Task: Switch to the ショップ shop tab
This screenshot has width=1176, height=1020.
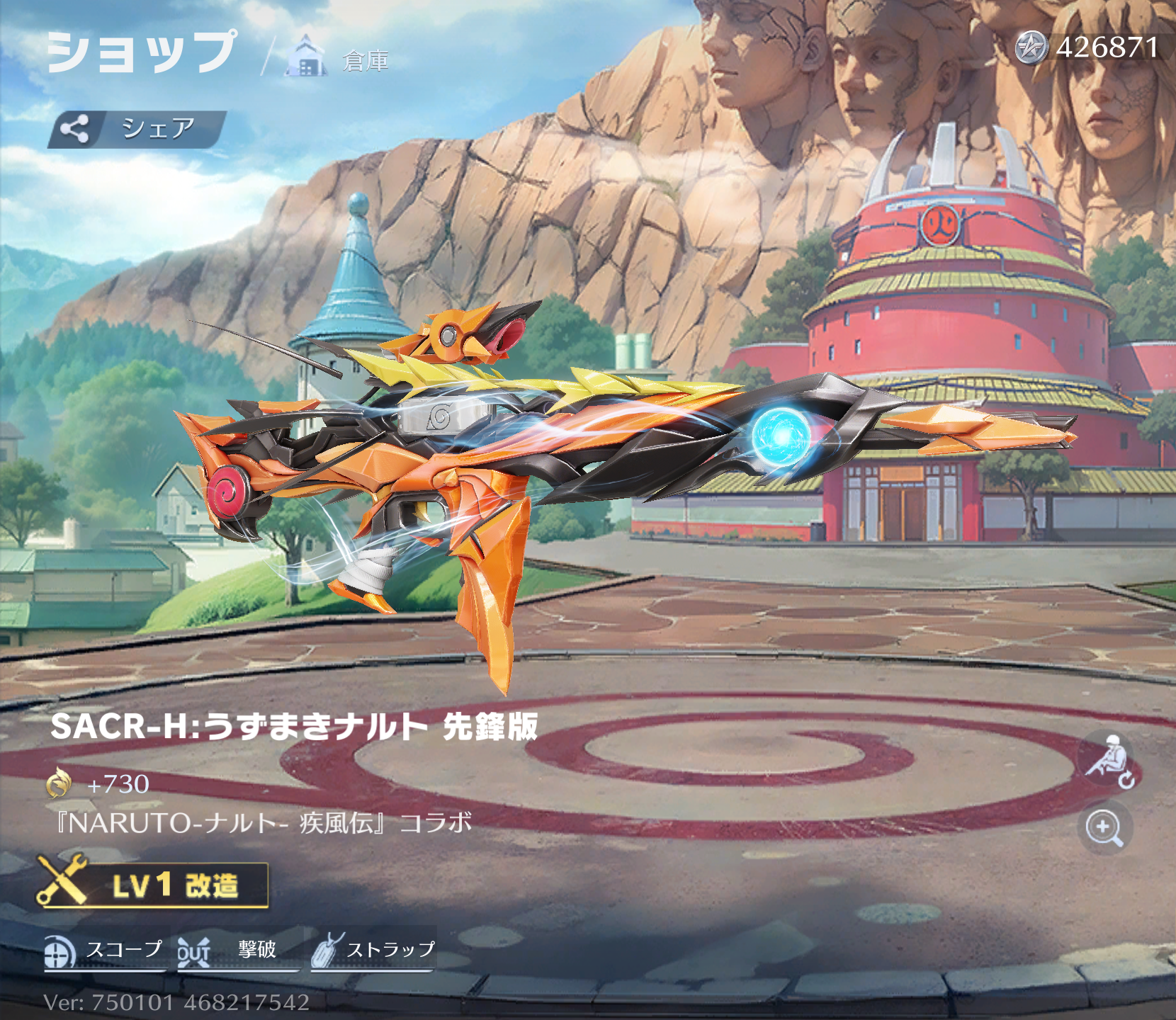Action: 141,52
